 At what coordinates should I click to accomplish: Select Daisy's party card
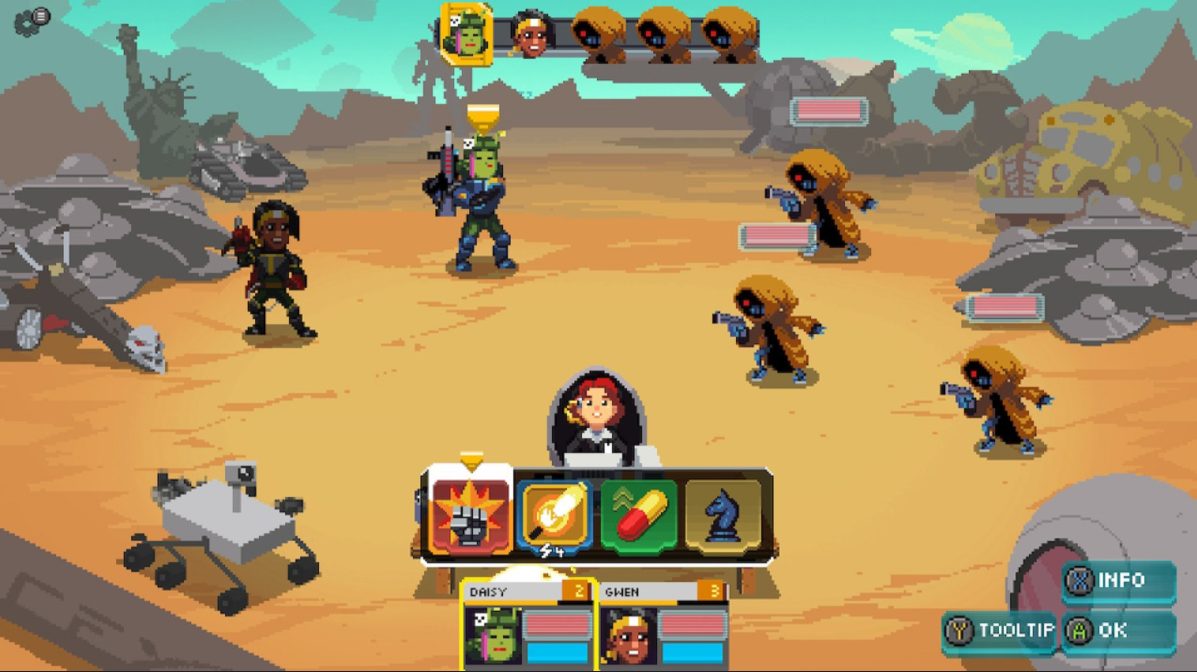tap(528, 624)
